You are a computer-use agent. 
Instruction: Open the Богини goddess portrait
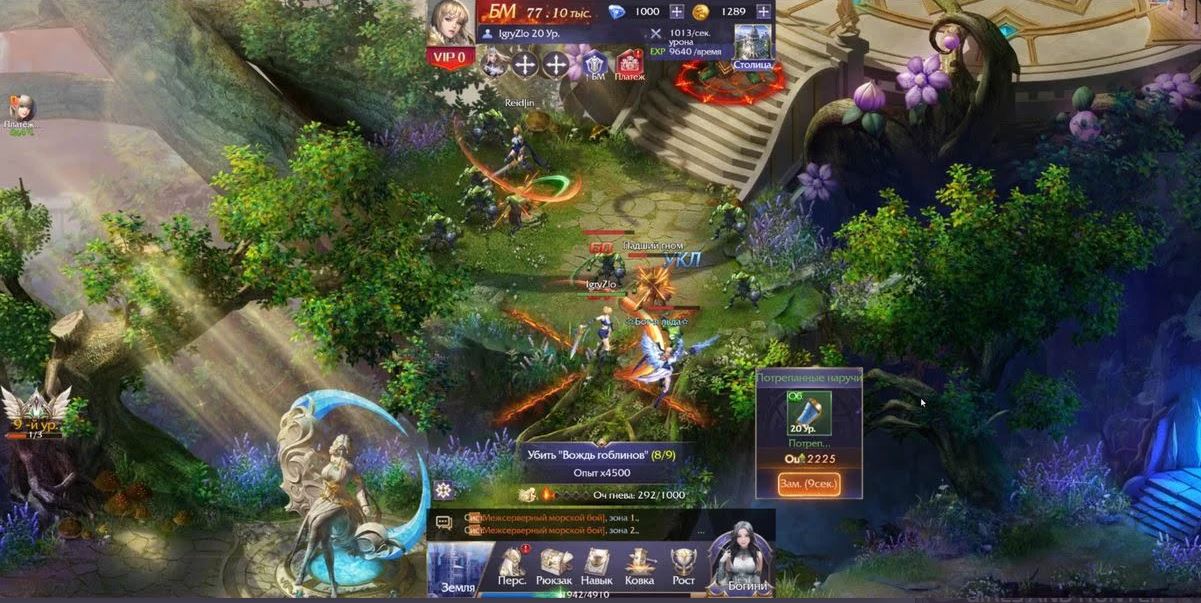[741, 558]
